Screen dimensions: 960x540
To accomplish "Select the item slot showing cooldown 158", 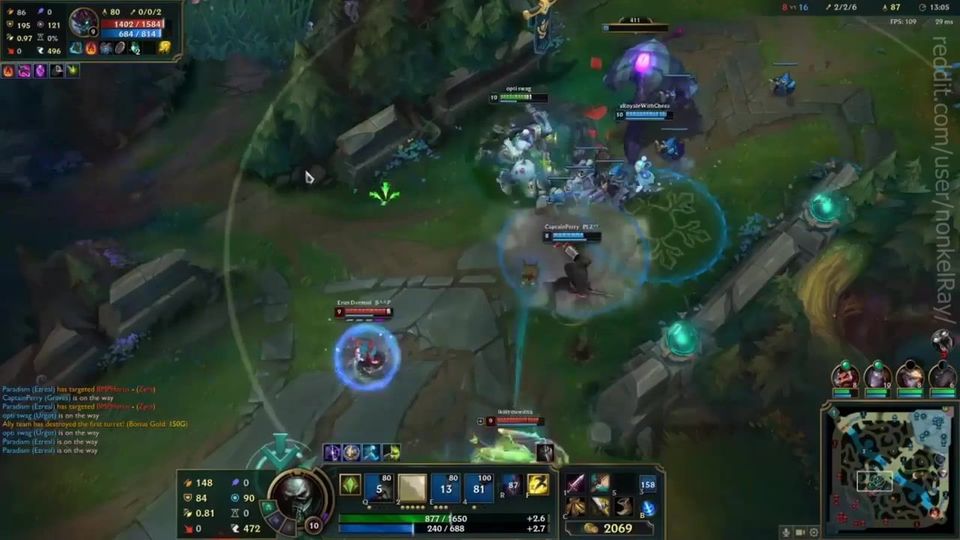I will click(x=647, y=485).
